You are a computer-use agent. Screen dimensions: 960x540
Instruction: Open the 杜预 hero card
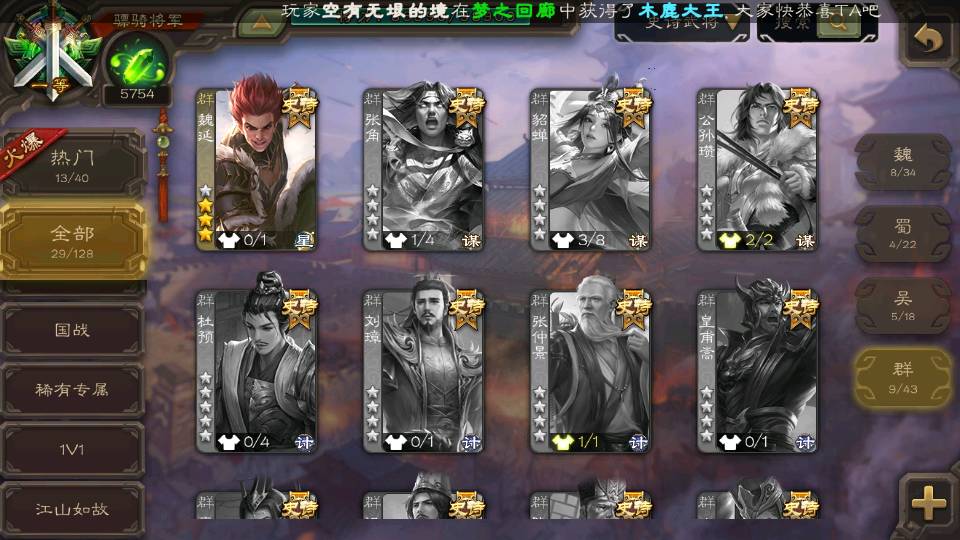(256, 369)
